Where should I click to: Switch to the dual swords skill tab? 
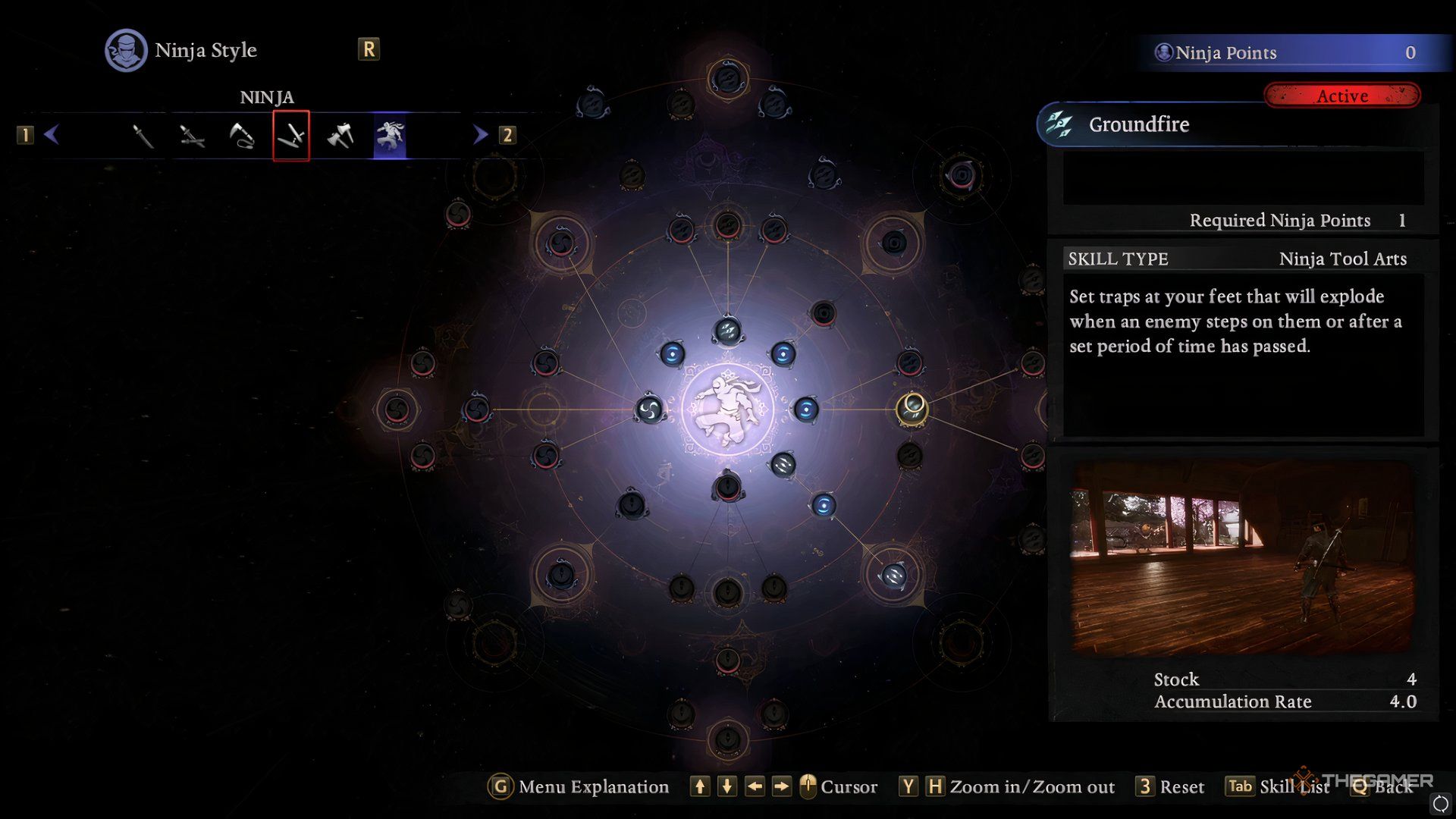point(192,136)
